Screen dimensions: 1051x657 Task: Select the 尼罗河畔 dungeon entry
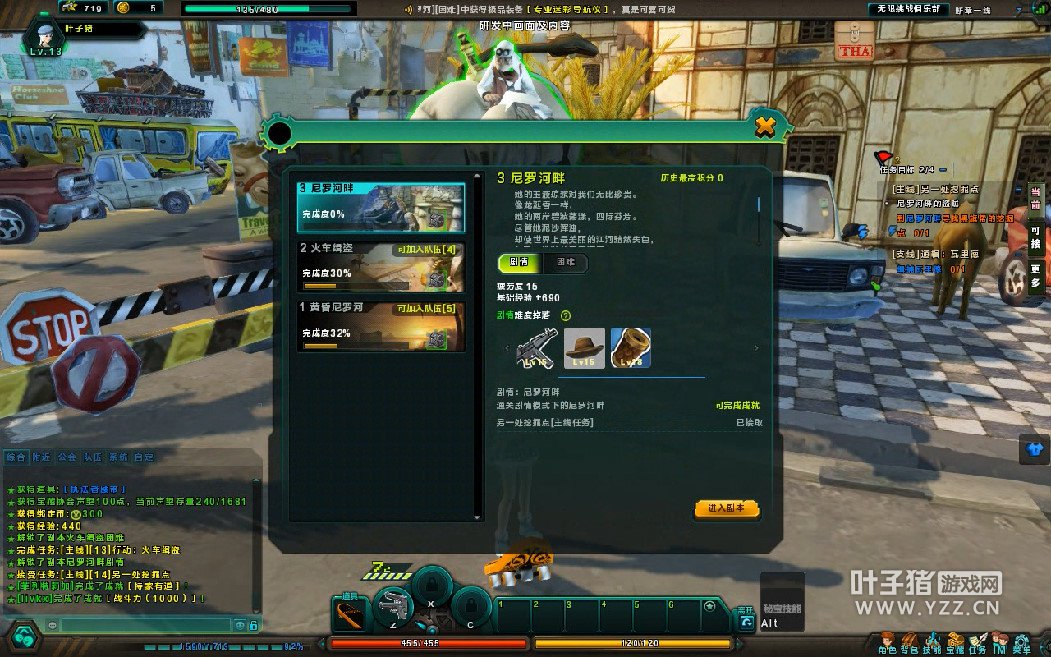tap(381, 207)
